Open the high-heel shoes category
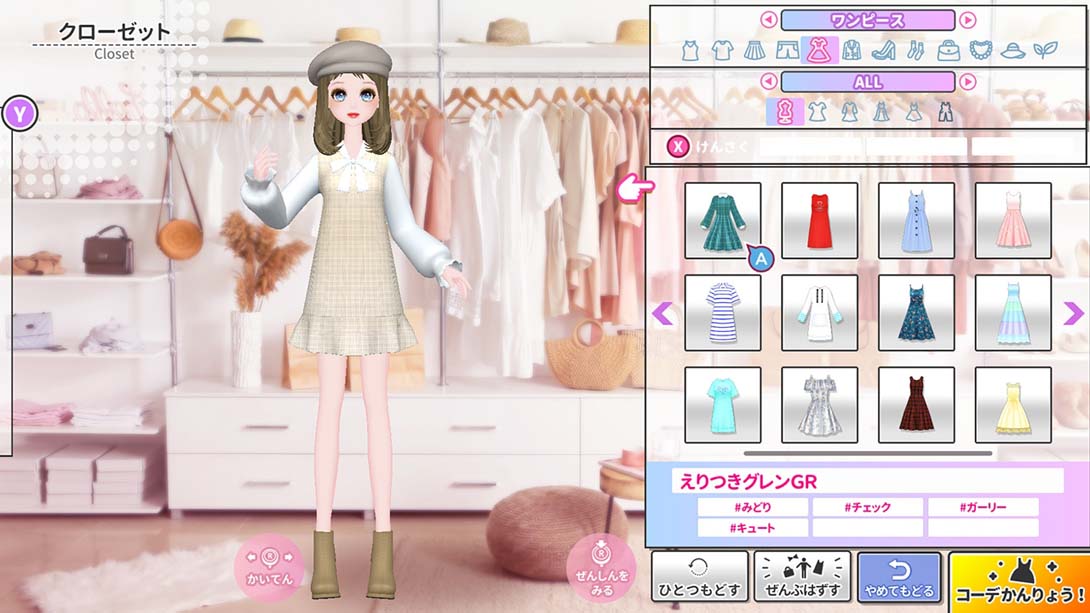The width and height of the screenshot is (1090, 613). [883, 50]
